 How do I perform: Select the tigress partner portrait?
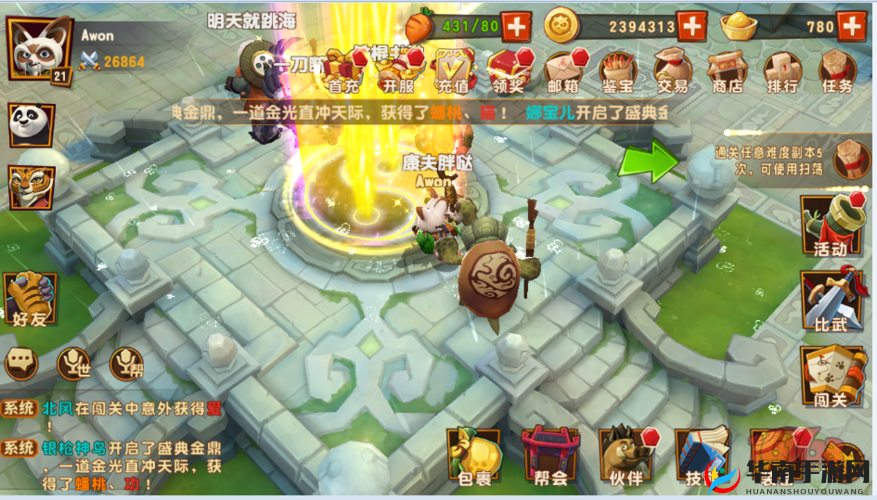(31, 186)
